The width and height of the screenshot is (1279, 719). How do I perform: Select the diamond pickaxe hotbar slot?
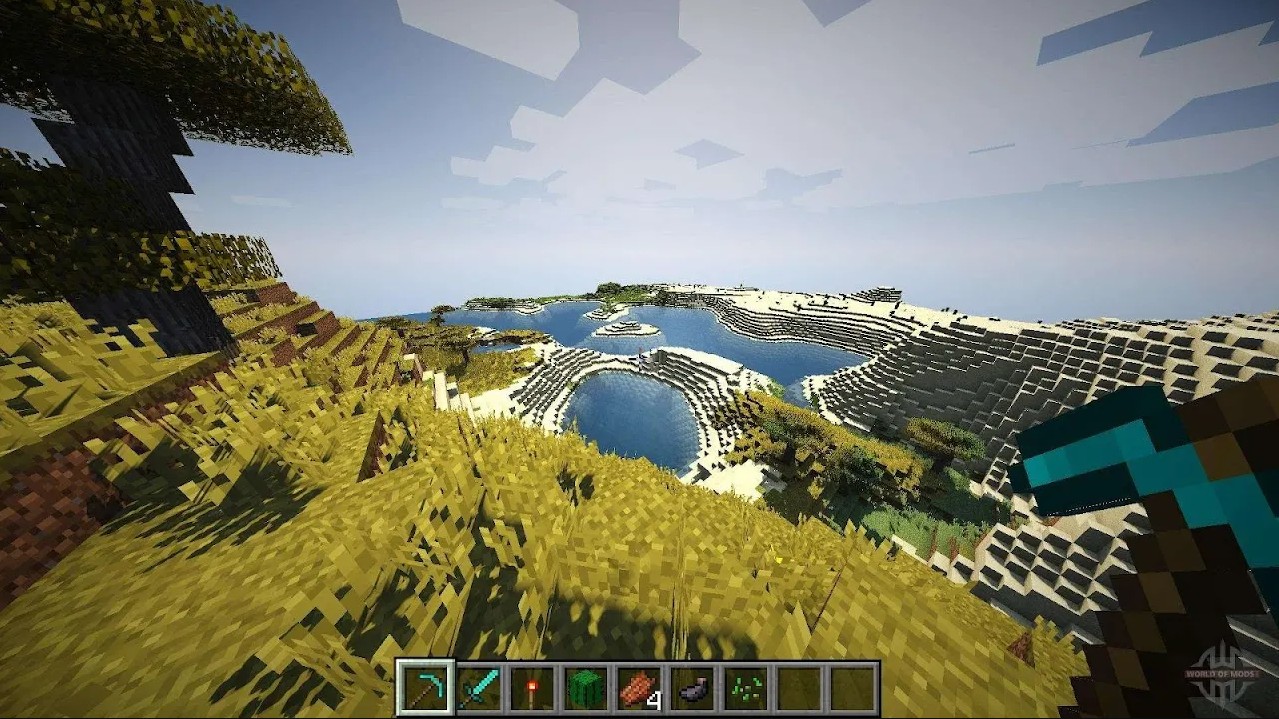pyautogui.click(x=425, y=688)
